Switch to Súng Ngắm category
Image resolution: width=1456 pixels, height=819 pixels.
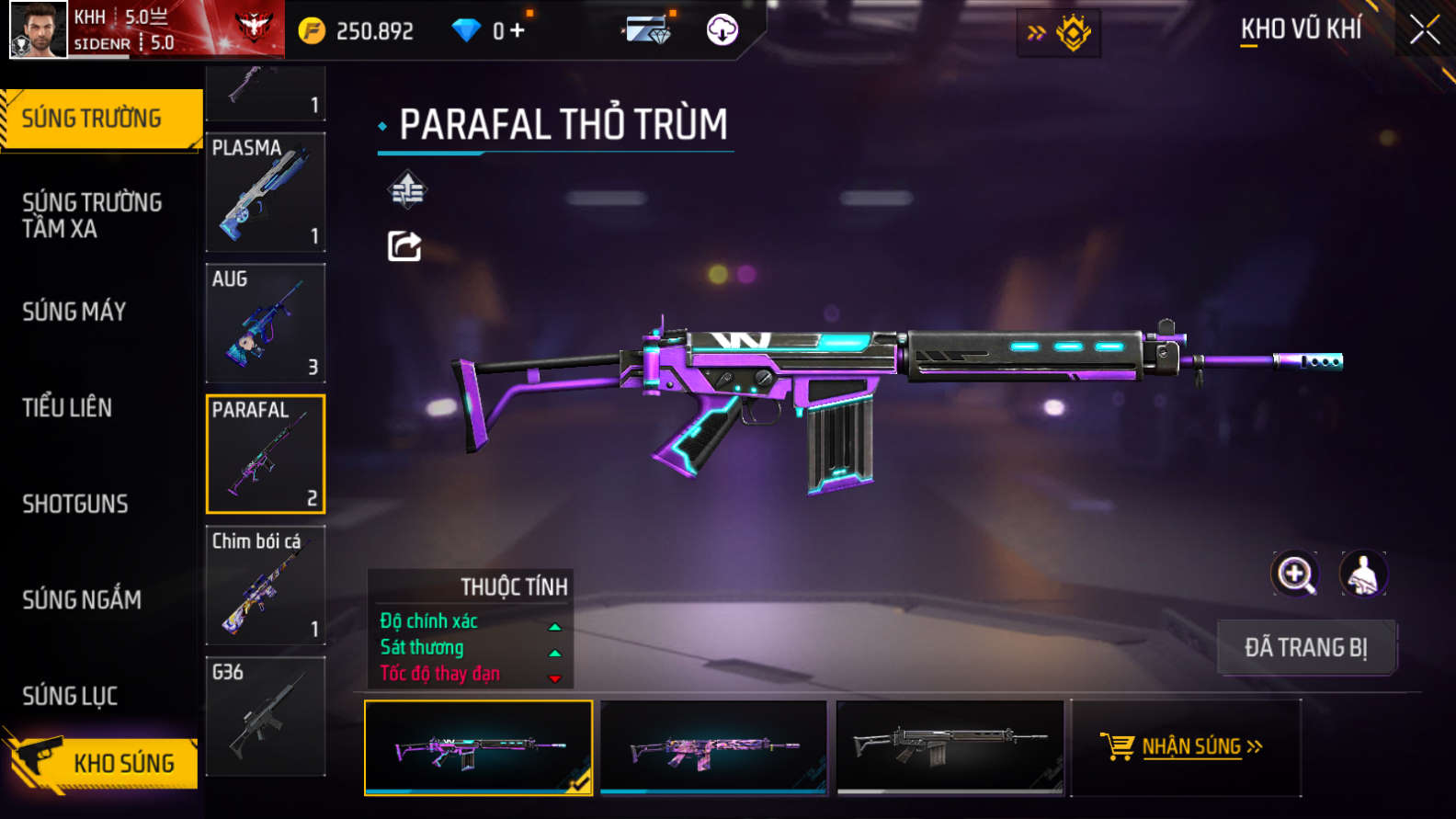pos(82,599)
